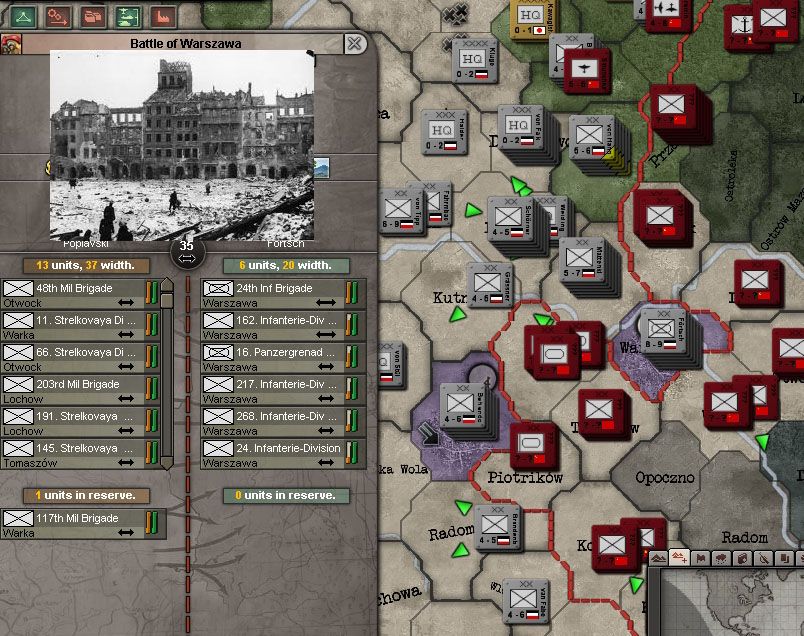Close the Battle of Warszawa window
Screen dimensions: 804x636
coord(355,43)
